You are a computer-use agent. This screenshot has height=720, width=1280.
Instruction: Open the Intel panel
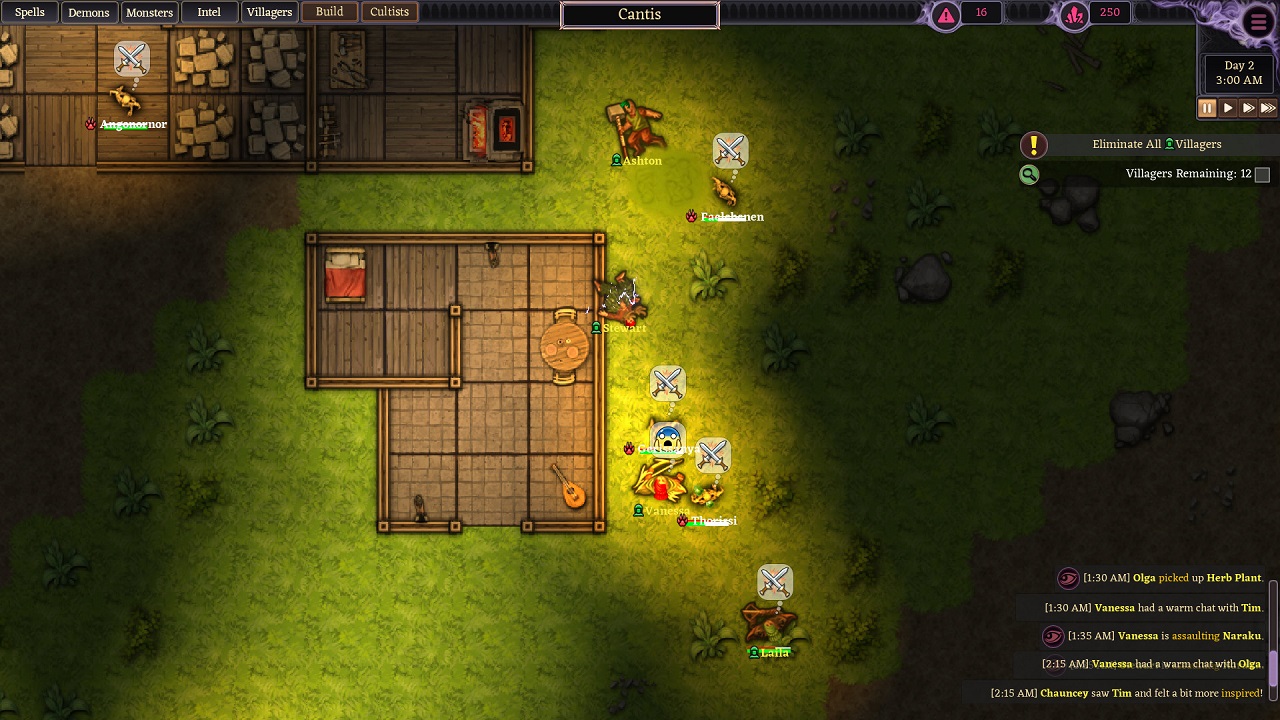coord(209,12)
